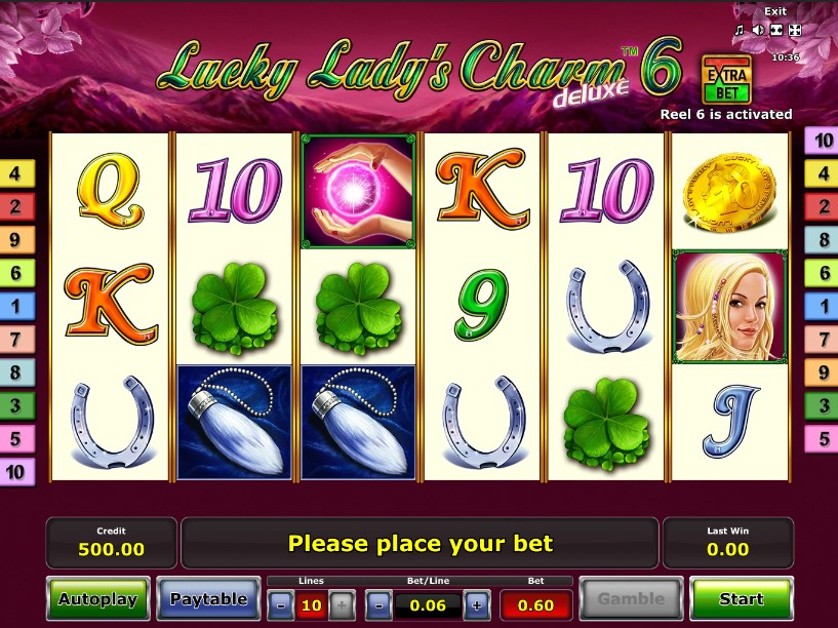Show the Paytable
The width and height of the screenshot is (838, 628).
208,599
